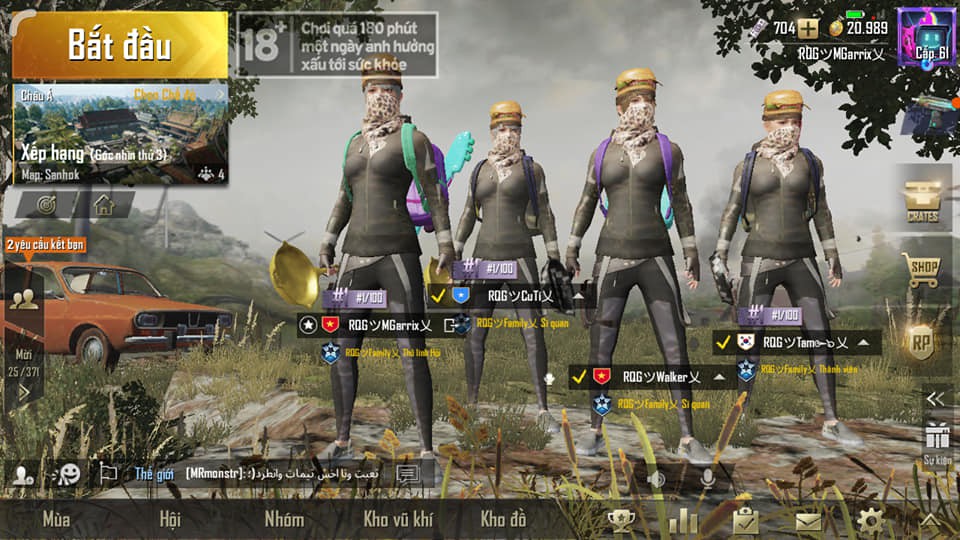The width and height of the screenshot is (960, 540).
Task: Open Sự kiện events gift box
Action: 936,441
